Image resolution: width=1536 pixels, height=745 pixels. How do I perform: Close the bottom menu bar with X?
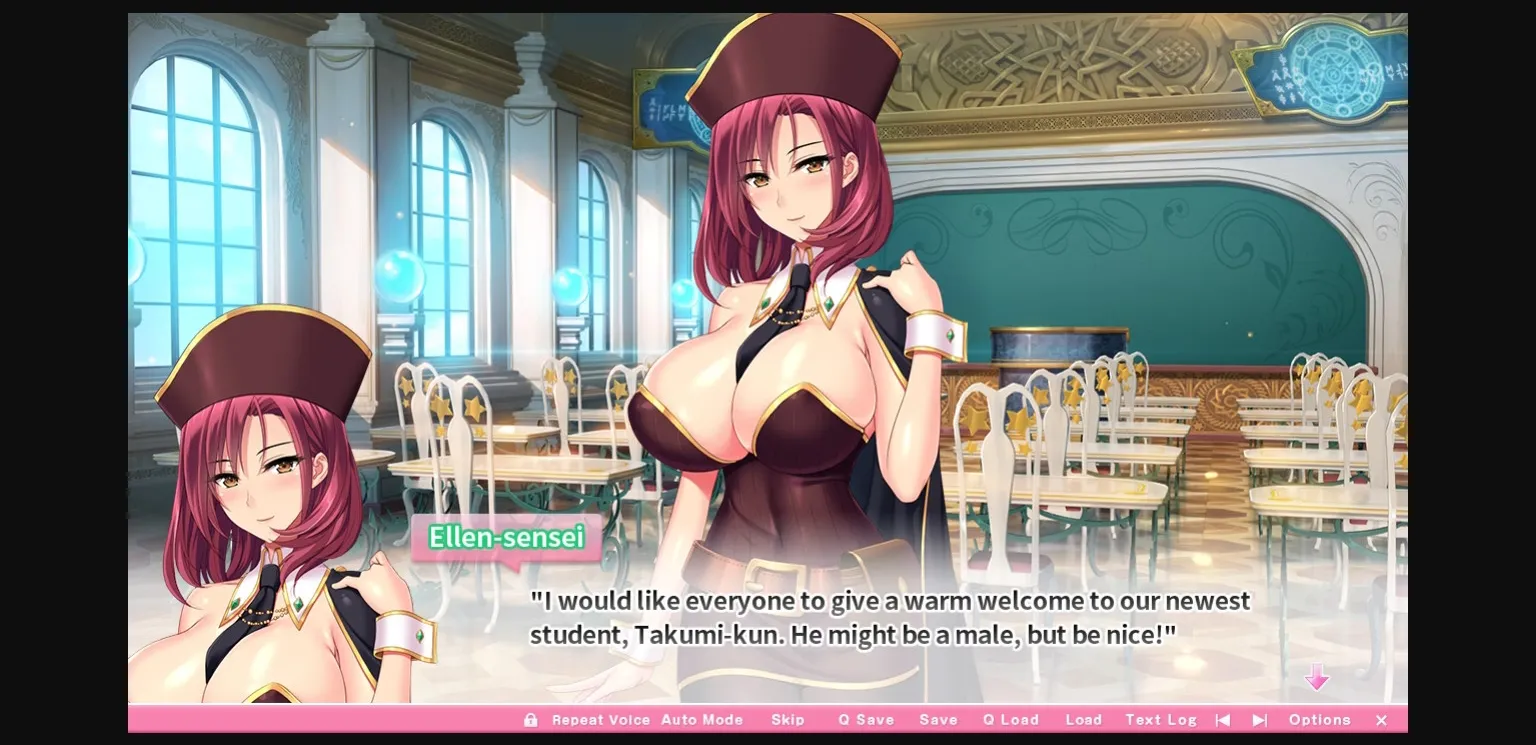(1381, 719)
